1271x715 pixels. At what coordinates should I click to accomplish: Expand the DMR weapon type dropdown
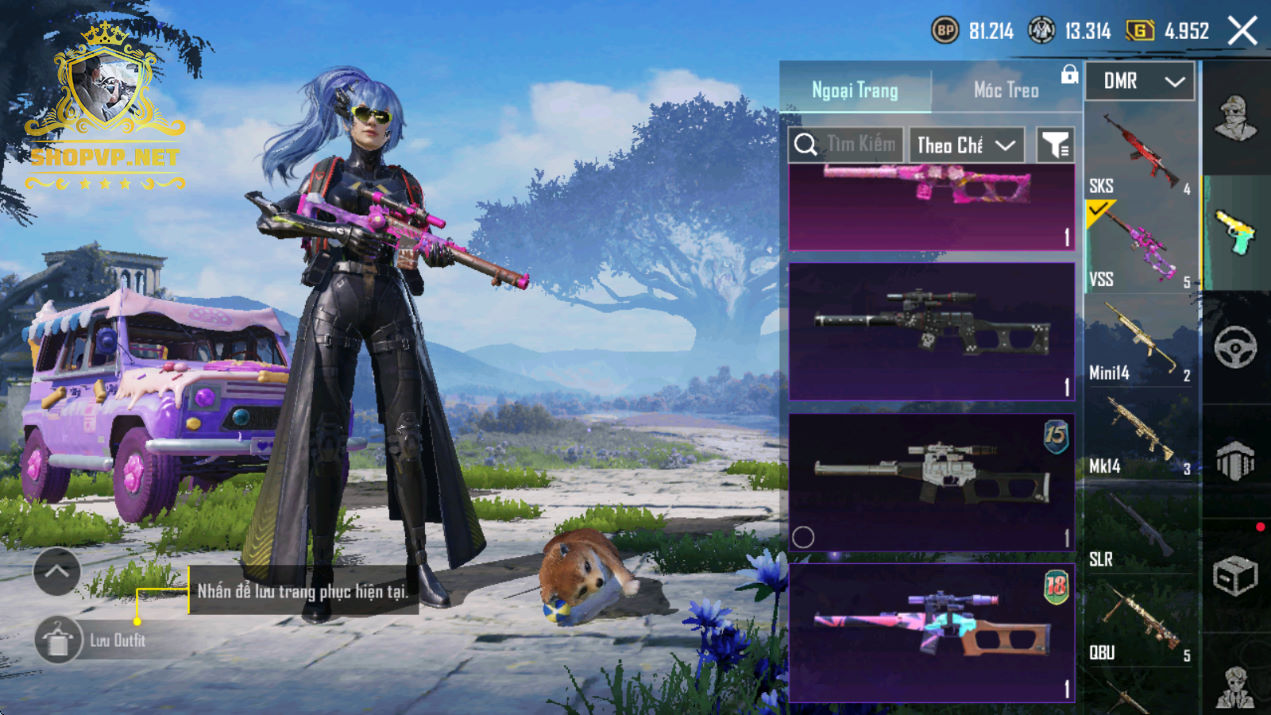(x=1140, y=82)
